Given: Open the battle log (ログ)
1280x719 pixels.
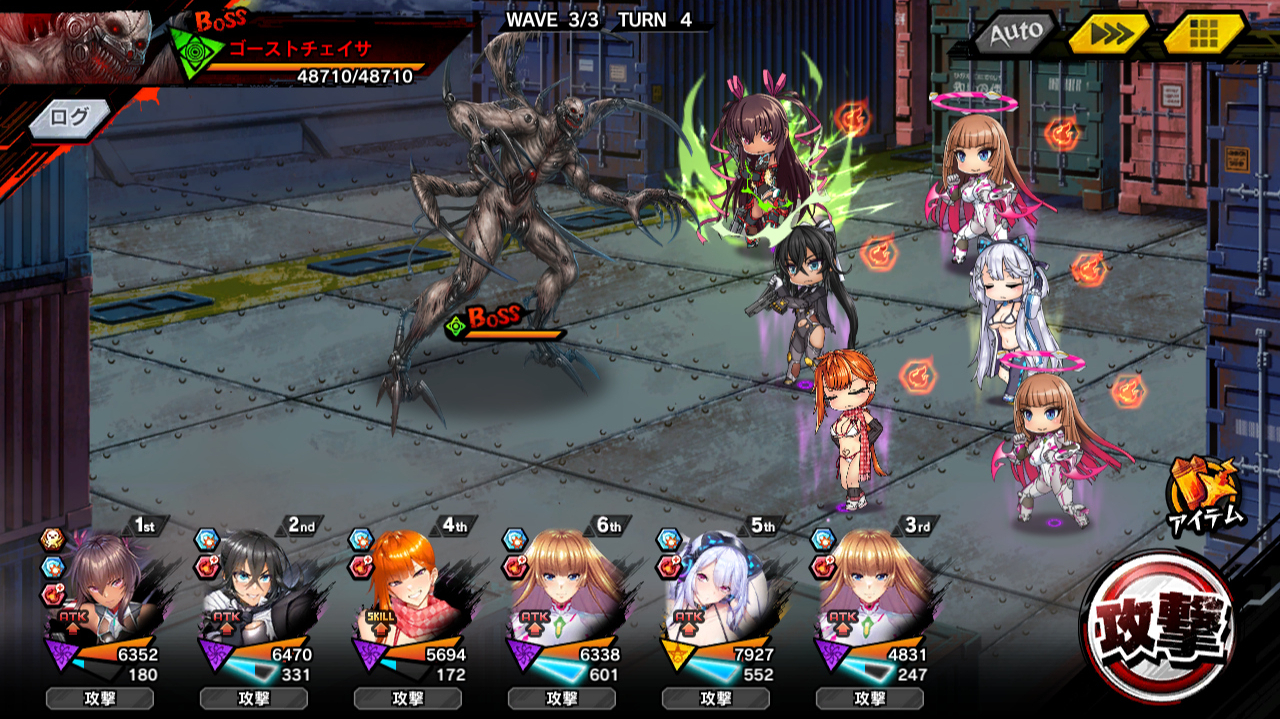Looking at the screenshot, I should coord(70,118).
